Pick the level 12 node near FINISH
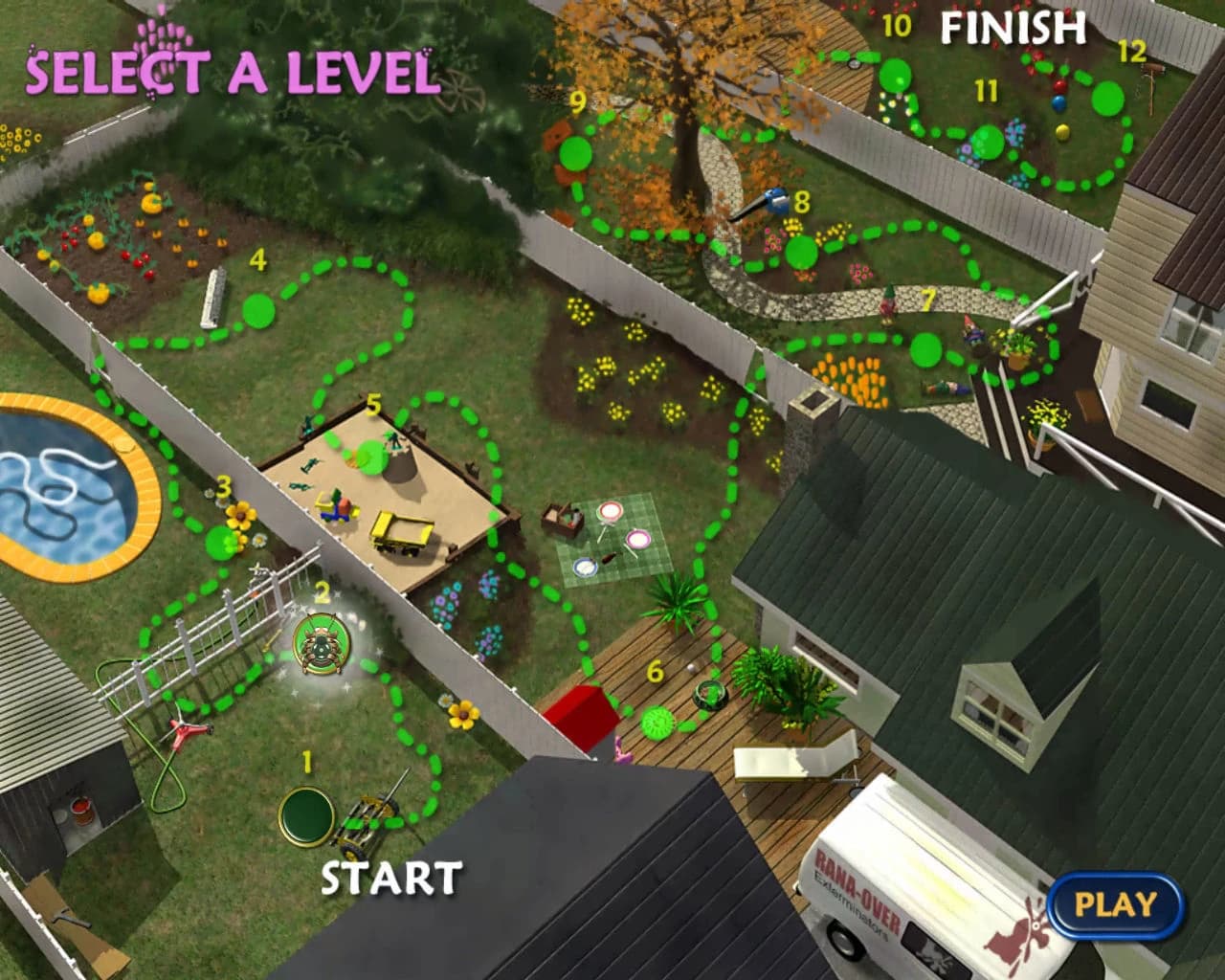1225x980 pixels. (x=1107, y=97)
